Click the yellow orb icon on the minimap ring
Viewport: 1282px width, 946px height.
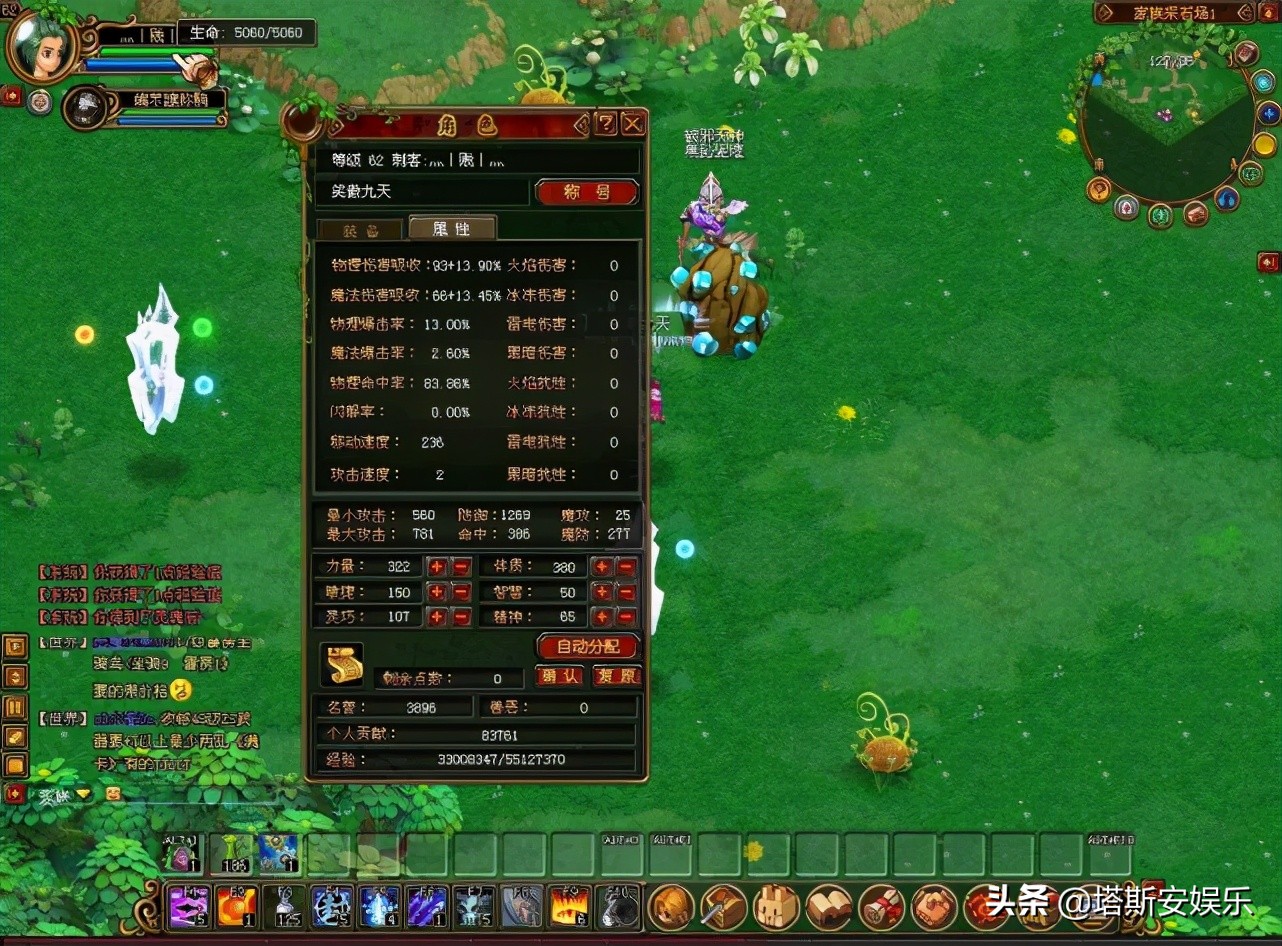(x=1263, y=143)
